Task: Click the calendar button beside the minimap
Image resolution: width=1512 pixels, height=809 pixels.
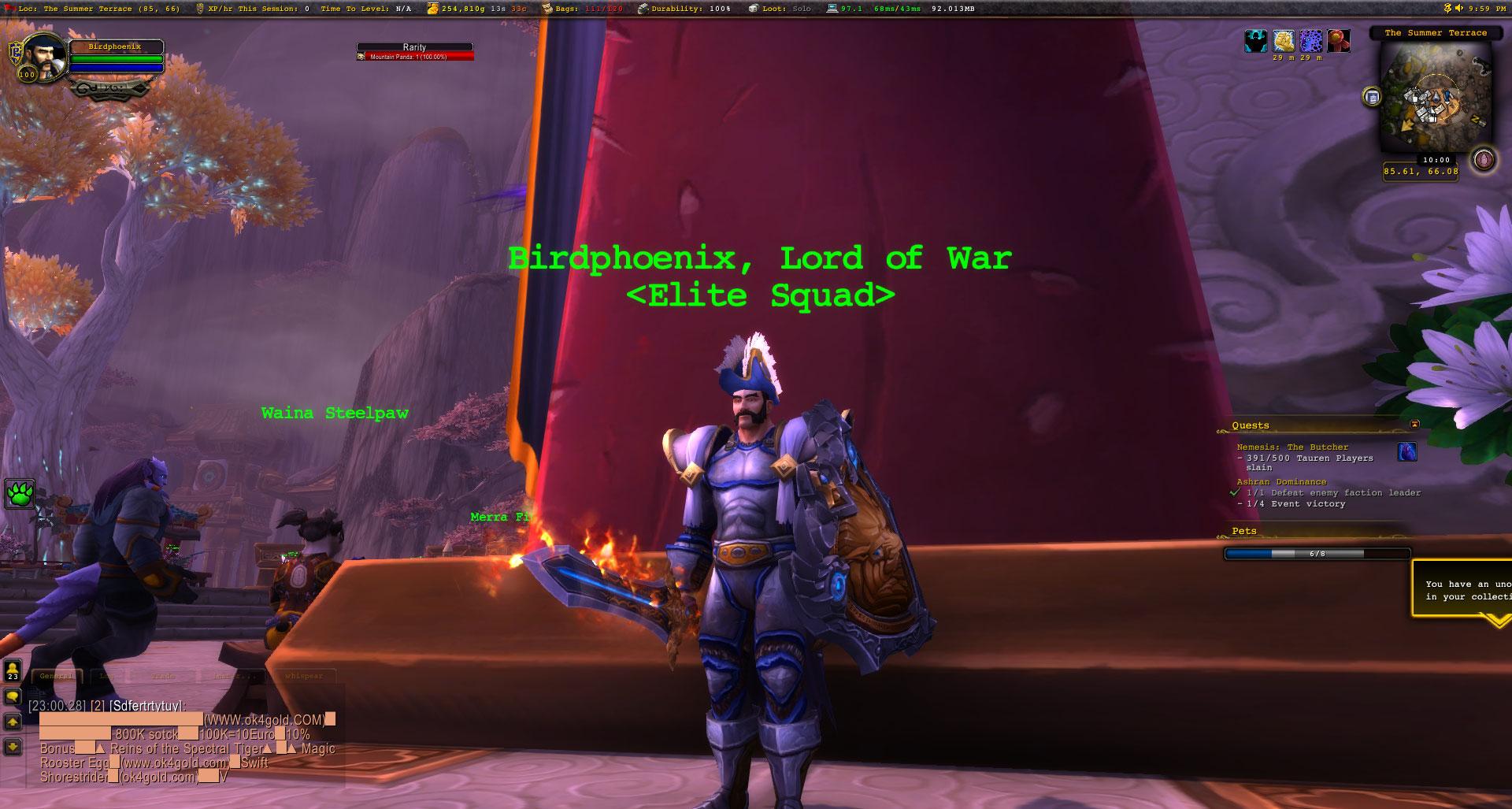Action: [1373, 97]
